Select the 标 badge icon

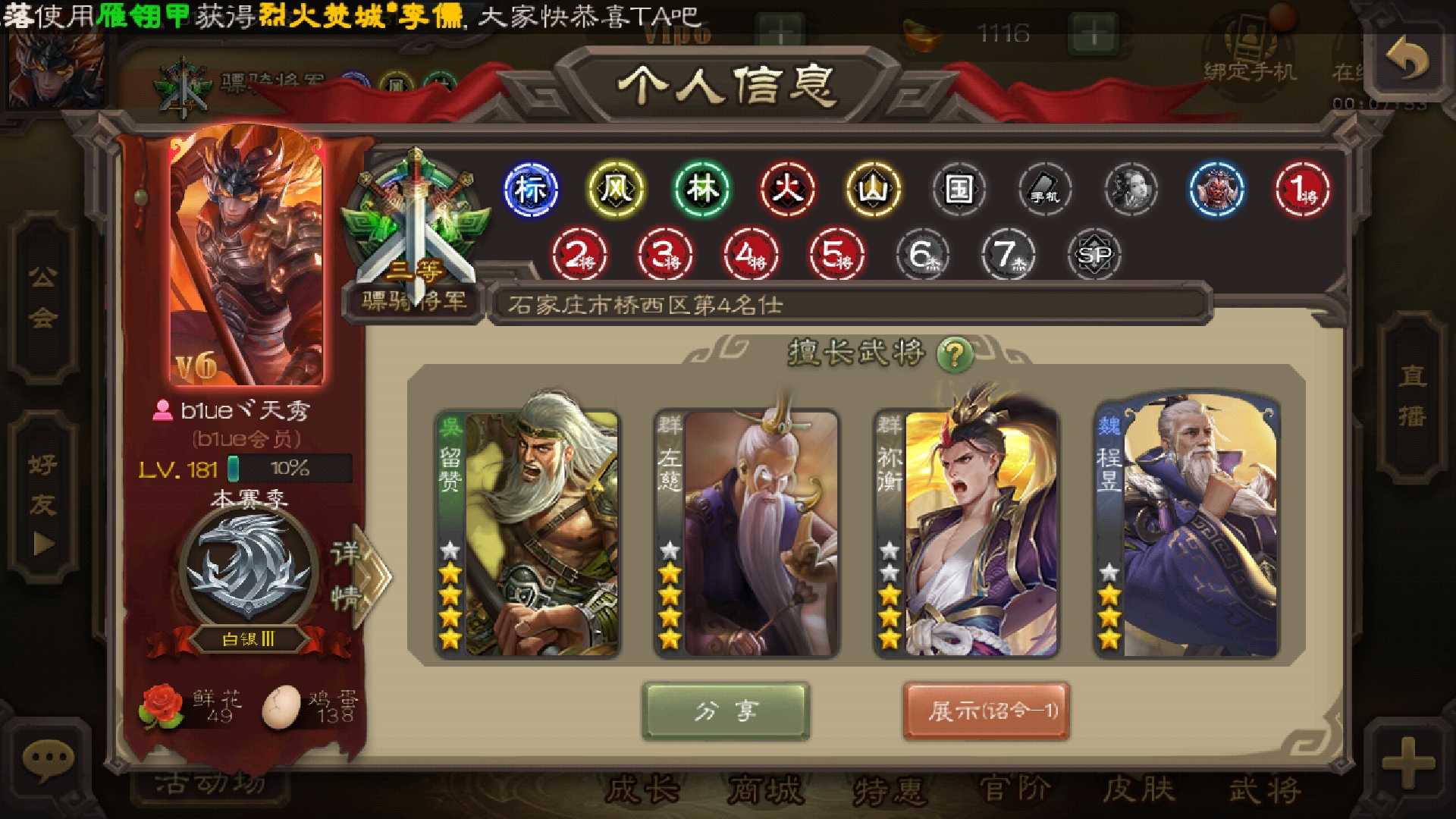coord(531,190)
